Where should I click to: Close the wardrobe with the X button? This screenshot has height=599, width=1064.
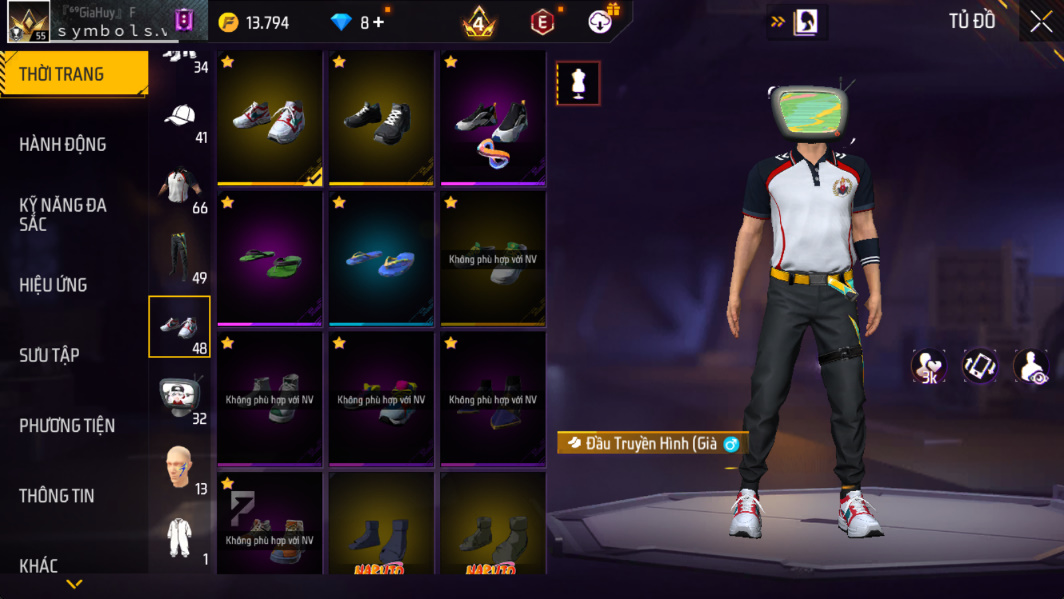click(1041, 22)
